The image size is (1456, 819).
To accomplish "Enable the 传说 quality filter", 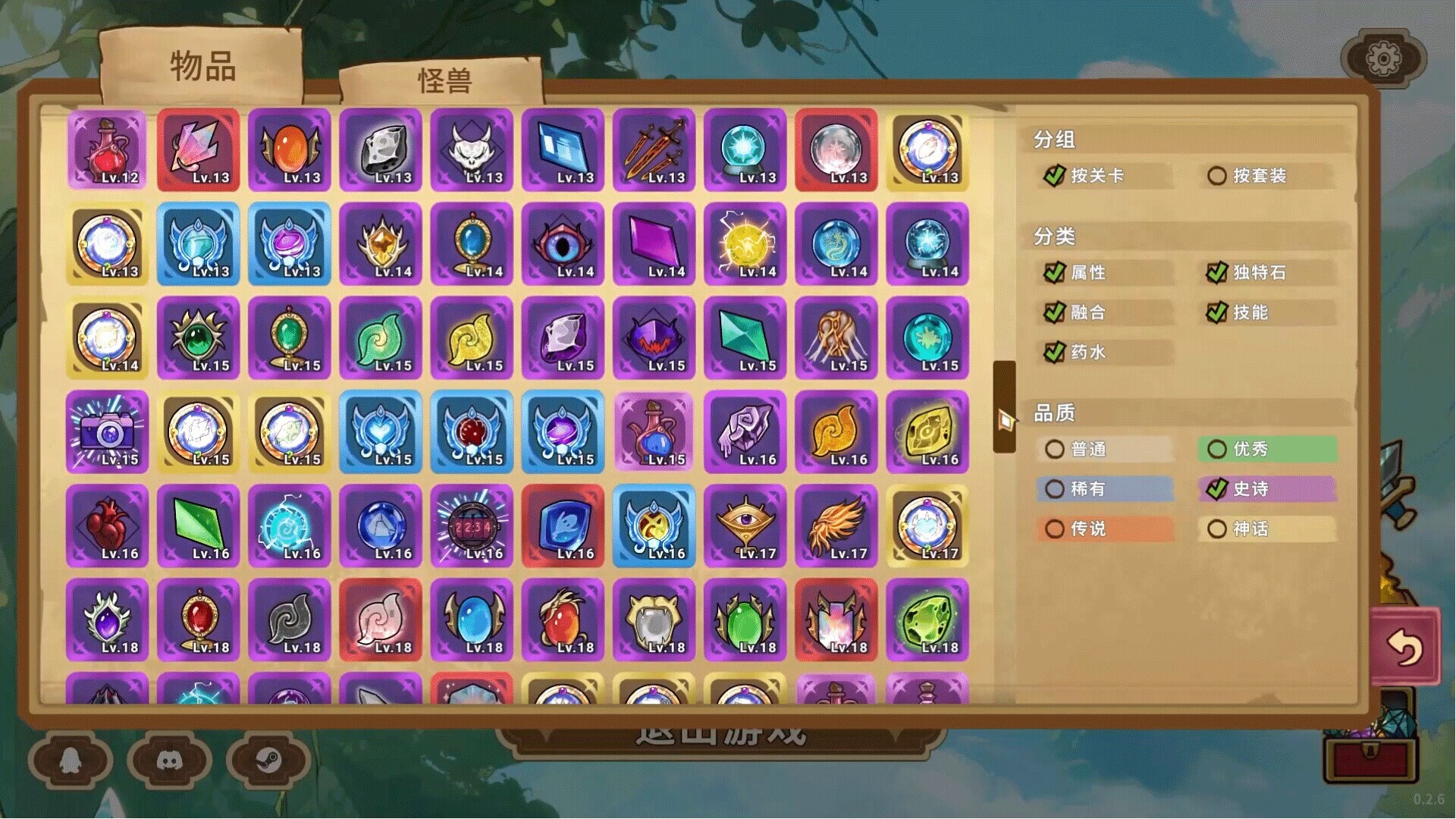I will [1055, 529].
